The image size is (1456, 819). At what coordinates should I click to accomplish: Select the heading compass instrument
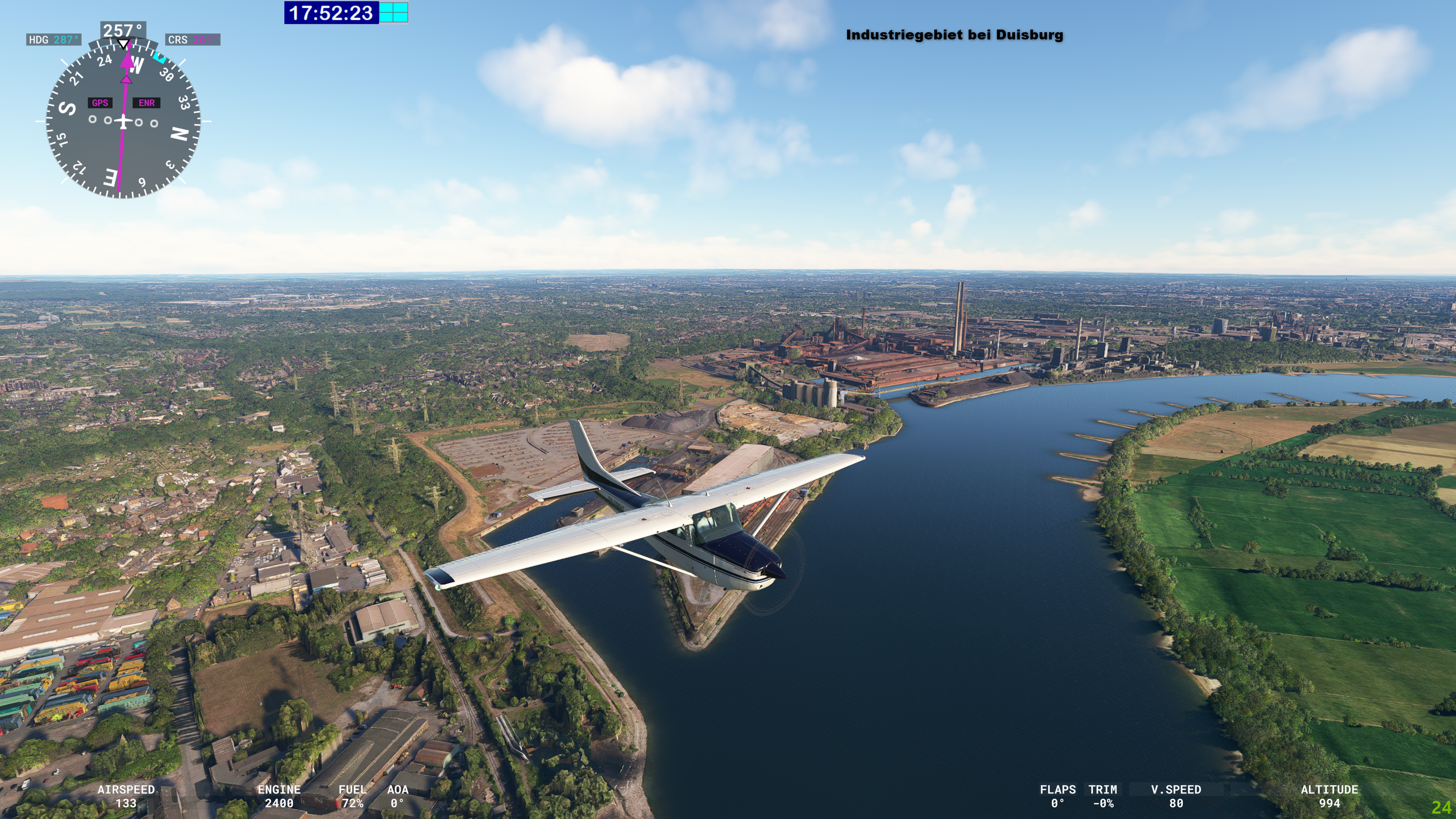(122, 121)
